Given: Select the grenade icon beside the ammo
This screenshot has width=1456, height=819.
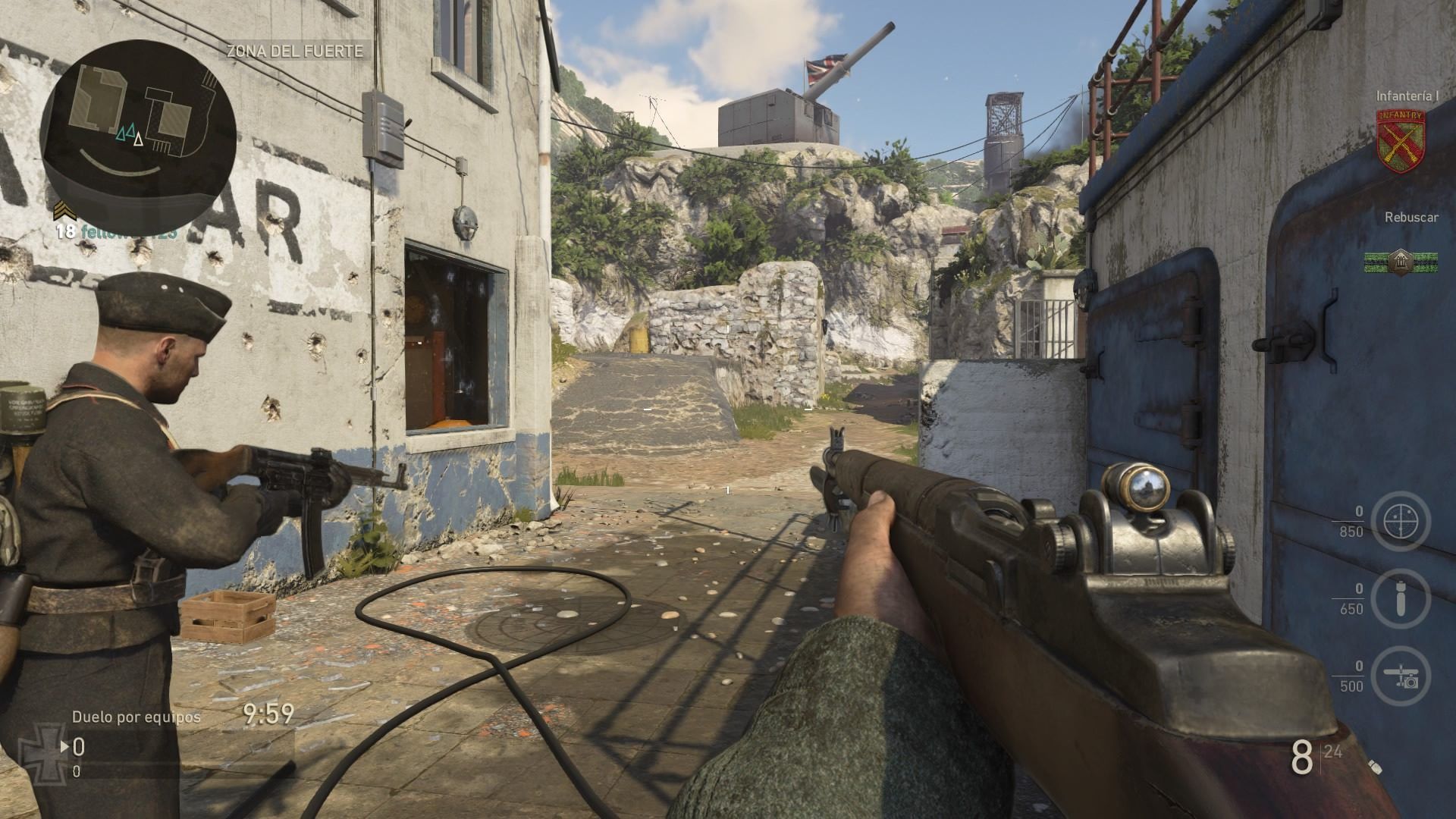Looking at the screenshot, I should click(1375, 767).
